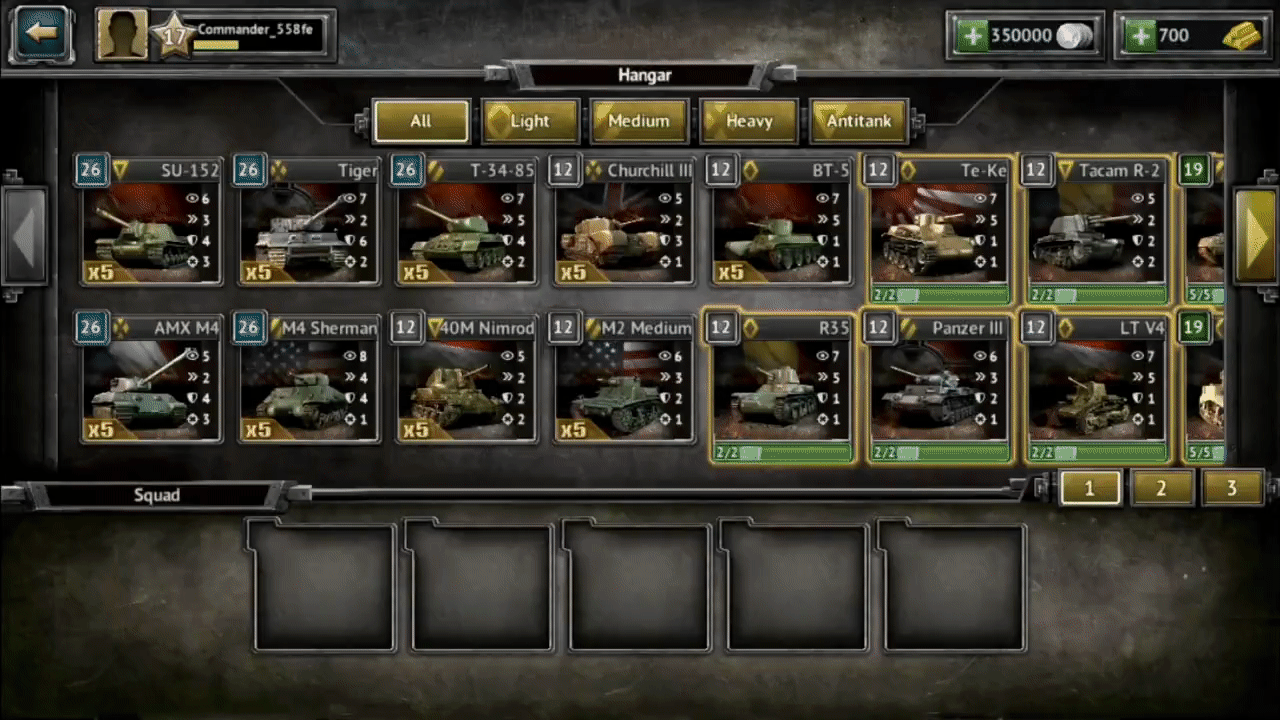Screen dimensions: 1280x720
Task: Switch to the Medium tank filter
Action: [x=639, y=121]
